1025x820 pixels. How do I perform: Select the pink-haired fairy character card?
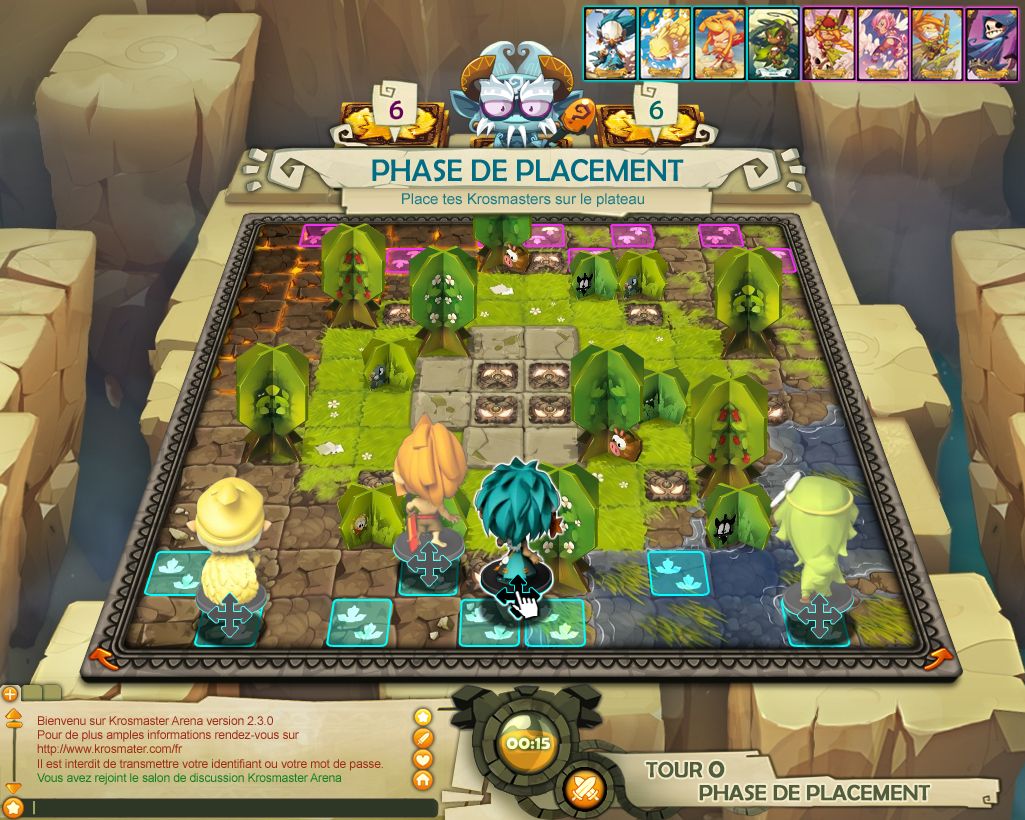tap(883, 43)
